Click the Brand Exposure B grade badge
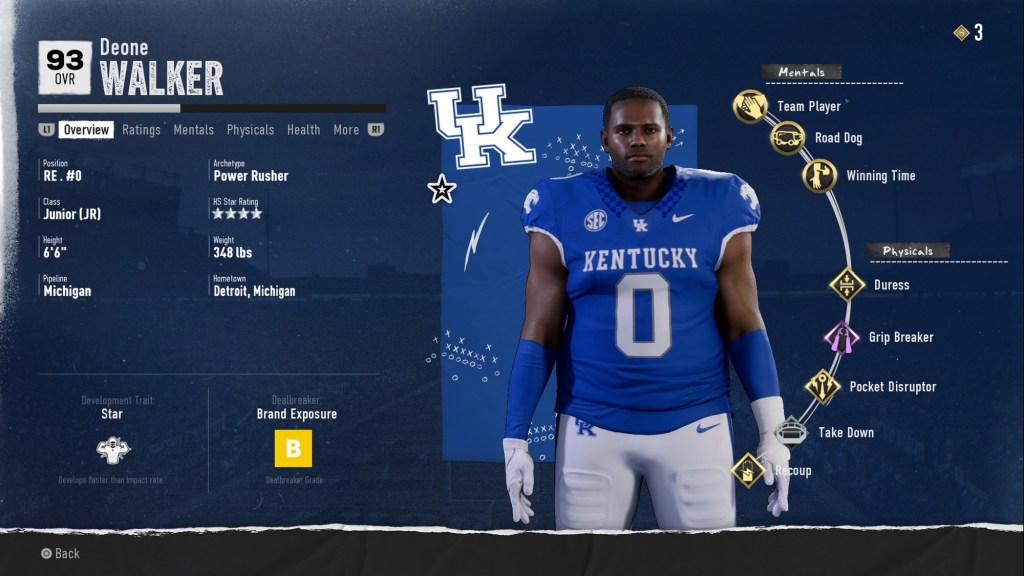 pos(293,449)
